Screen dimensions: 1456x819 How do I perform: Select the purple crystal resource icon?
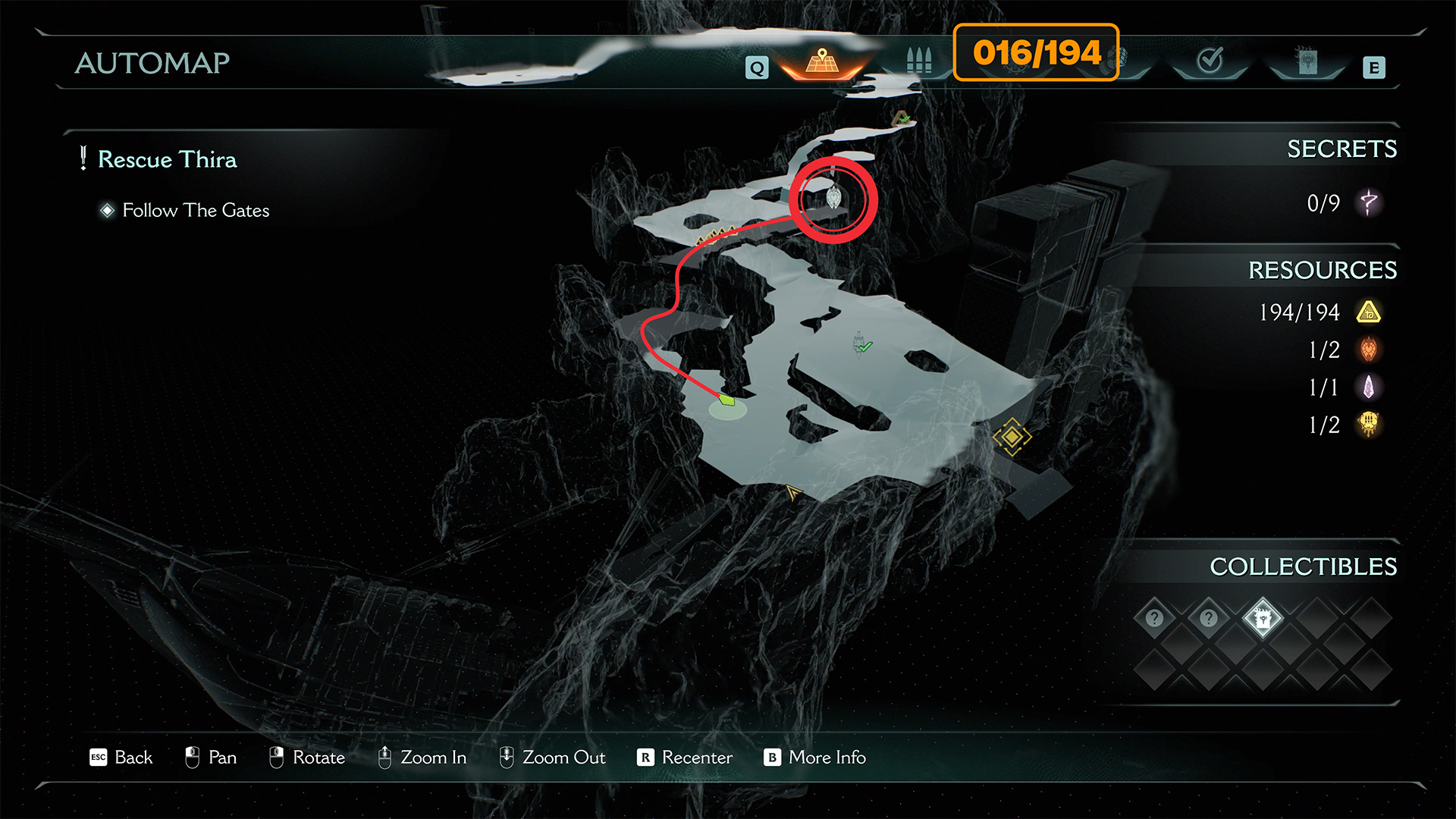1369,388
